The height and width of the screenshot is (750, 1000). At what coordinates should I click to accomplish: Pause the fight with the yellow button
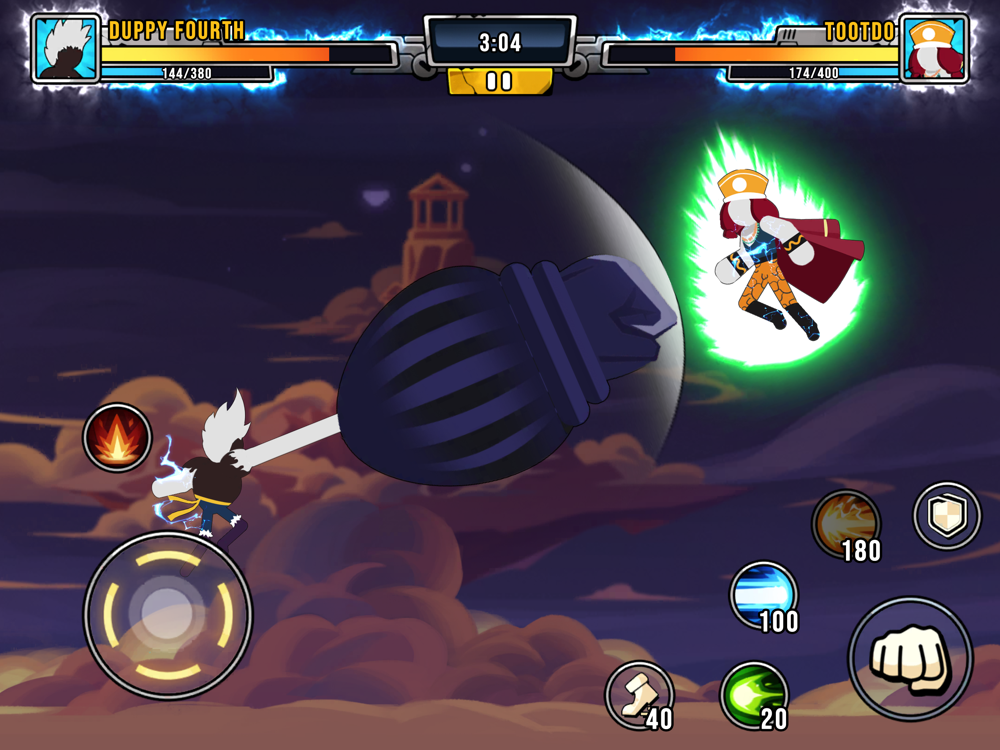pyautogui.click(x=499, y=81)
